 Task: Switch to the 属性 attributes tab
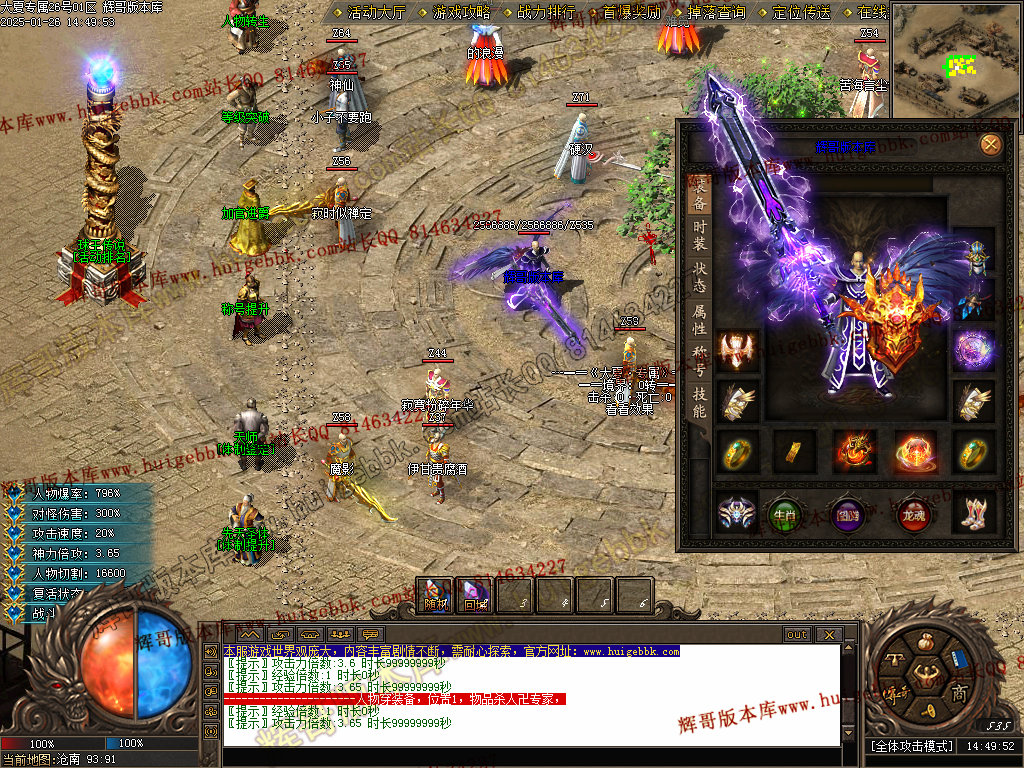(x=700, y=319)
